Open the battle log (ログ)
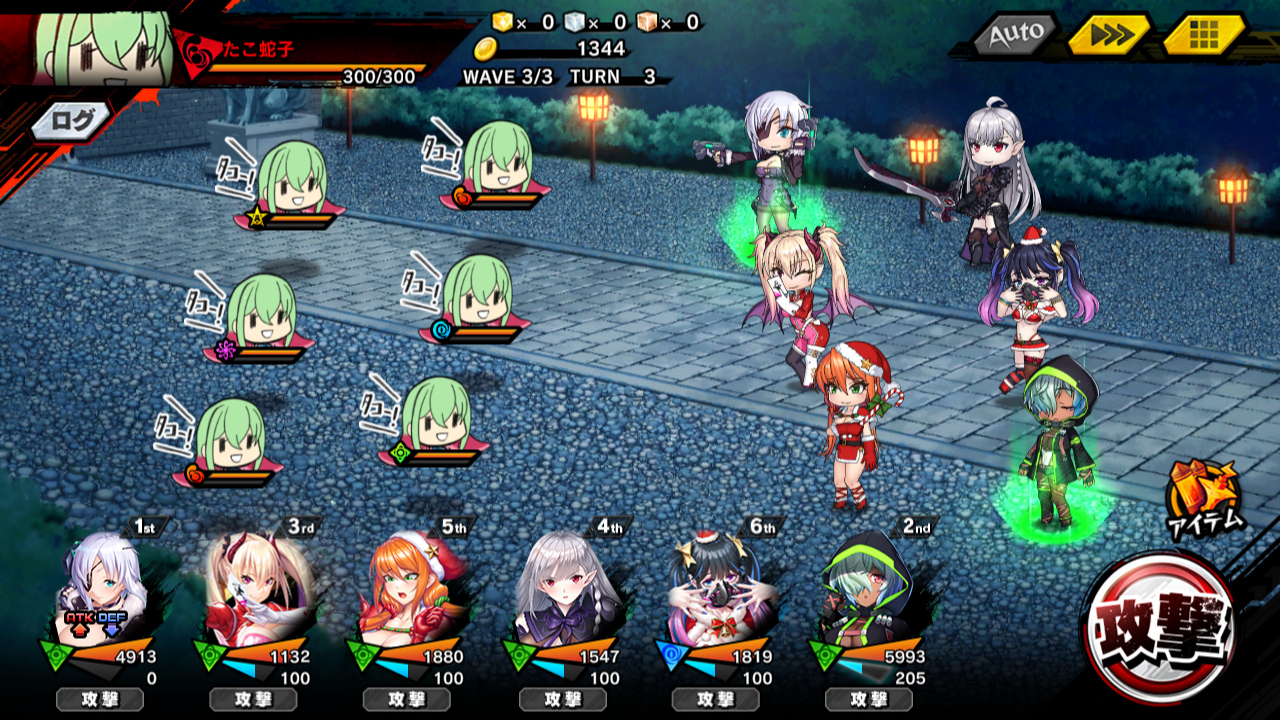 (73, 122)
